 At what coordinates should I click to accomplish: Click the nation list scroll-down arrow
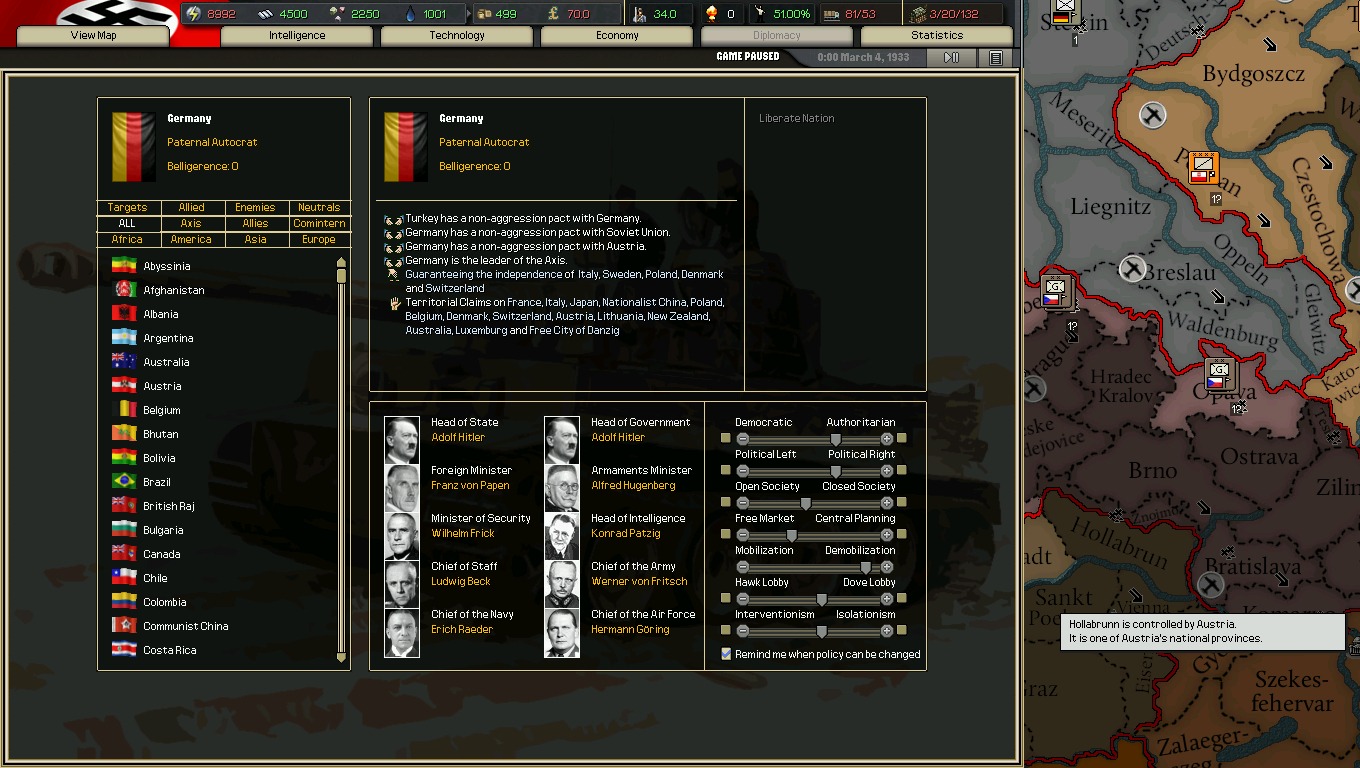tap(343, 659)
